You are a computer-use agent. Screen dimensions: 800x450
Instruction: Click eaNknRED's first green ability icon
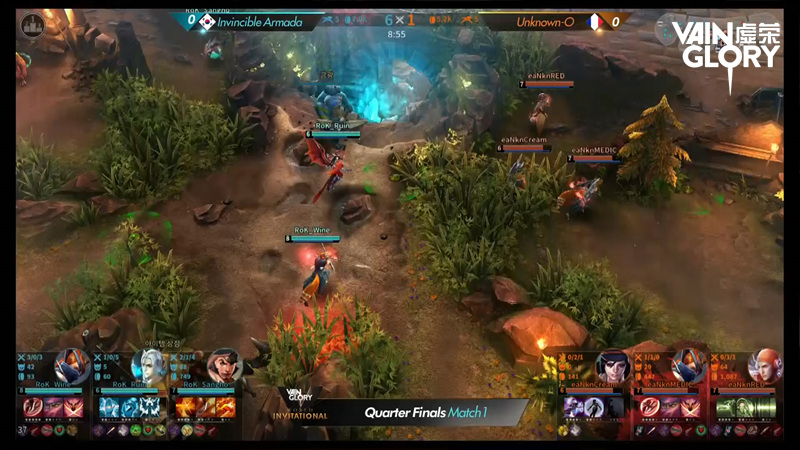click(726, 407)
